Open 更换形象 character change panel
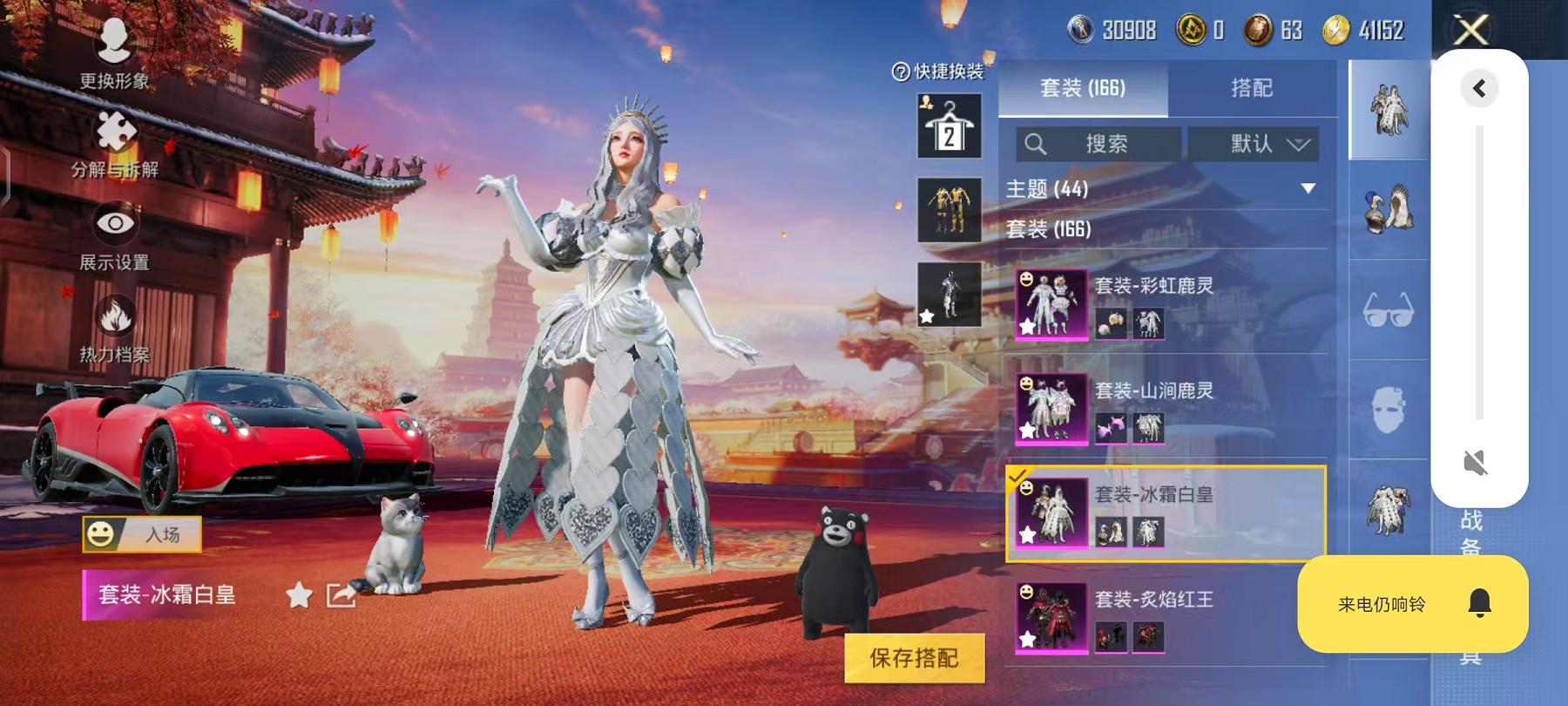 pos(114,52)
